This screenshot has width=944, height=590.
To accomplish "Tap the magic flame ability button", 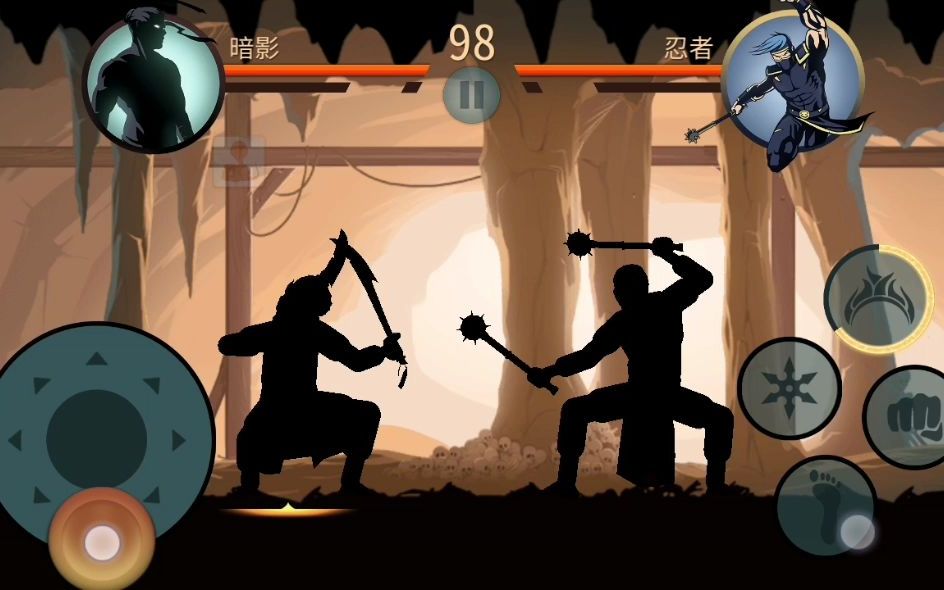I will tap(877, 299).
